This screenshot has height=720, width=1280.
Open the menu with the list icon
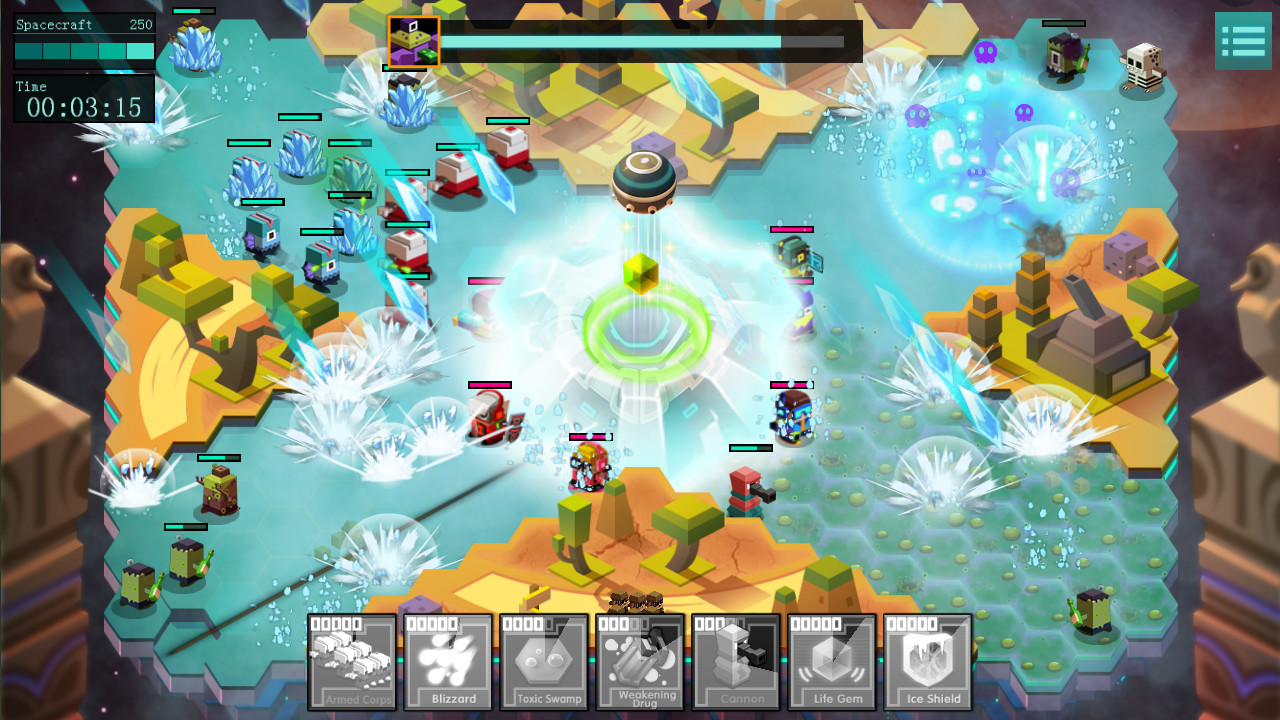pyautogui.click(x=1243, y=41)
